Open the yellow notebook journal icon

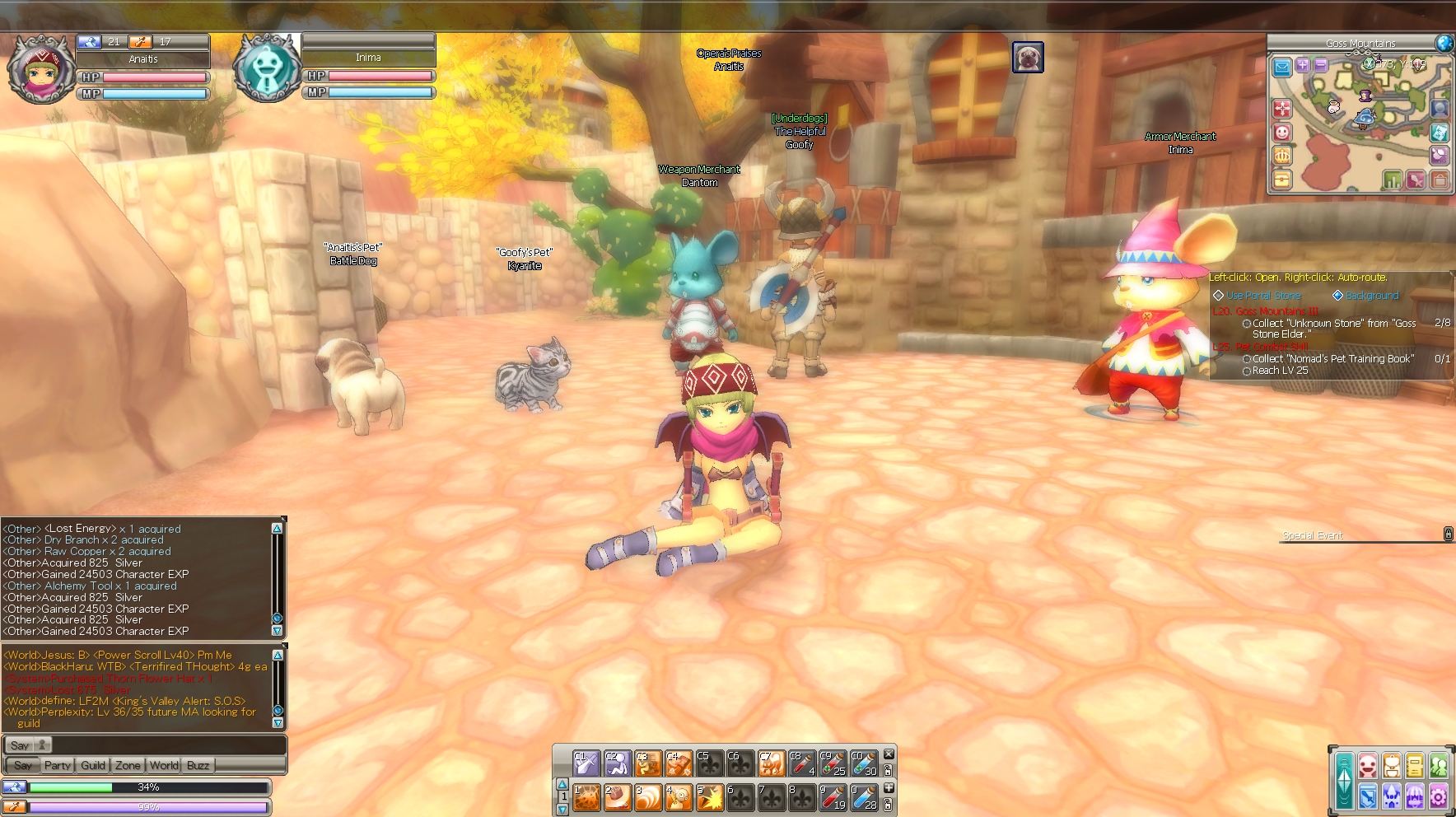[1415, 766]
